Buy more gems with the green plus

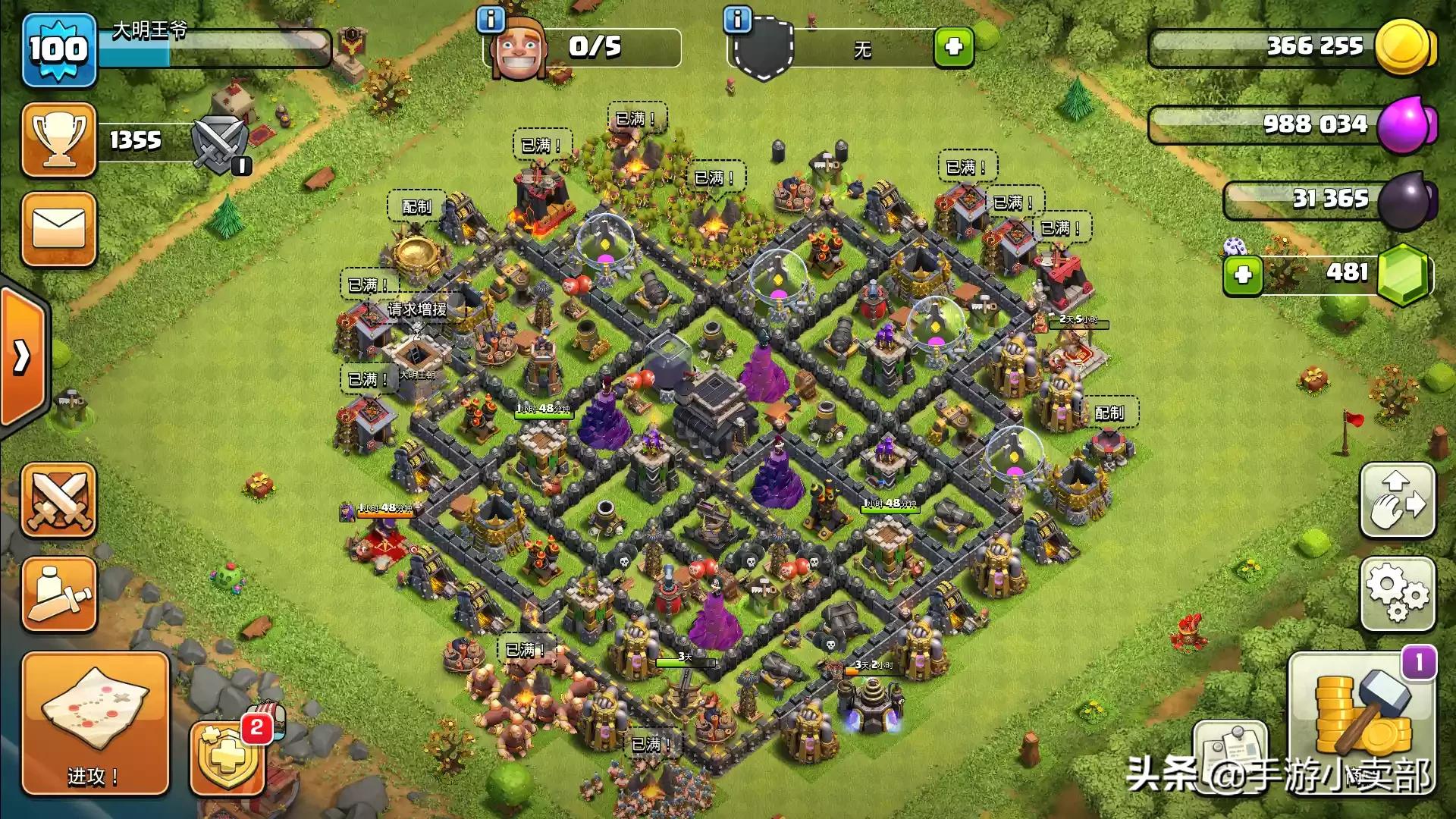click(1242, 275)
